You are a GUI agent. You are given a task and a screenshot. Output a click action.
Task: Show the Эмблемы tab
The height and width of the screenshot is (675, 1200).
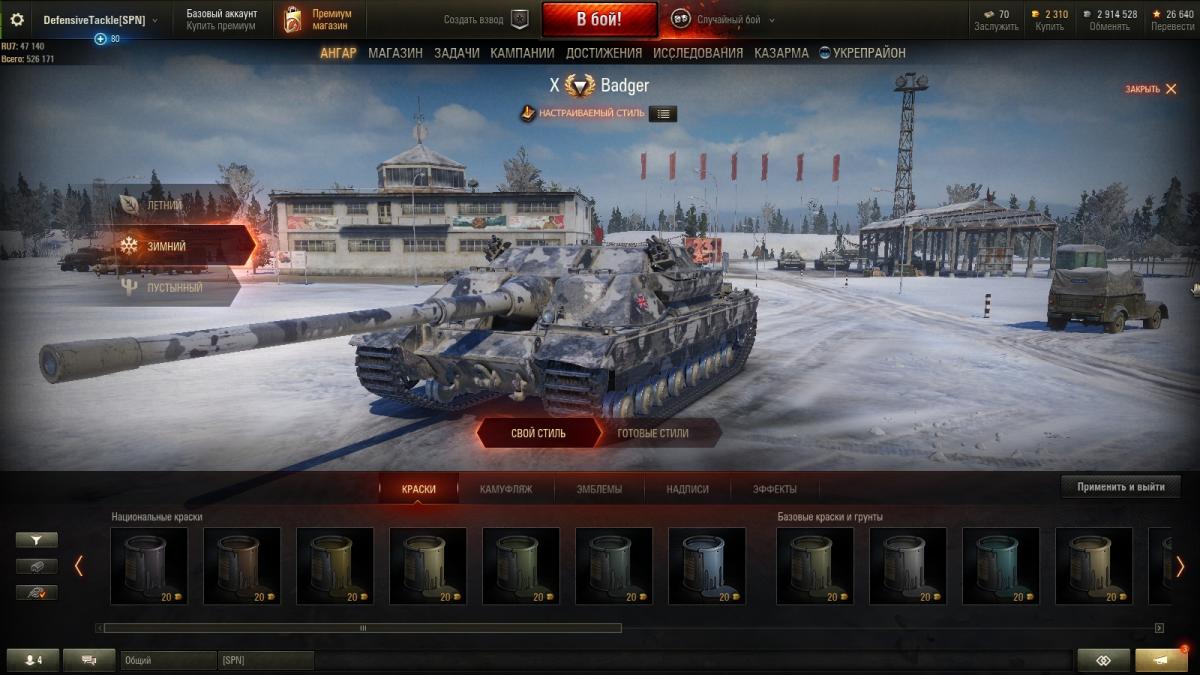point(599,489)
